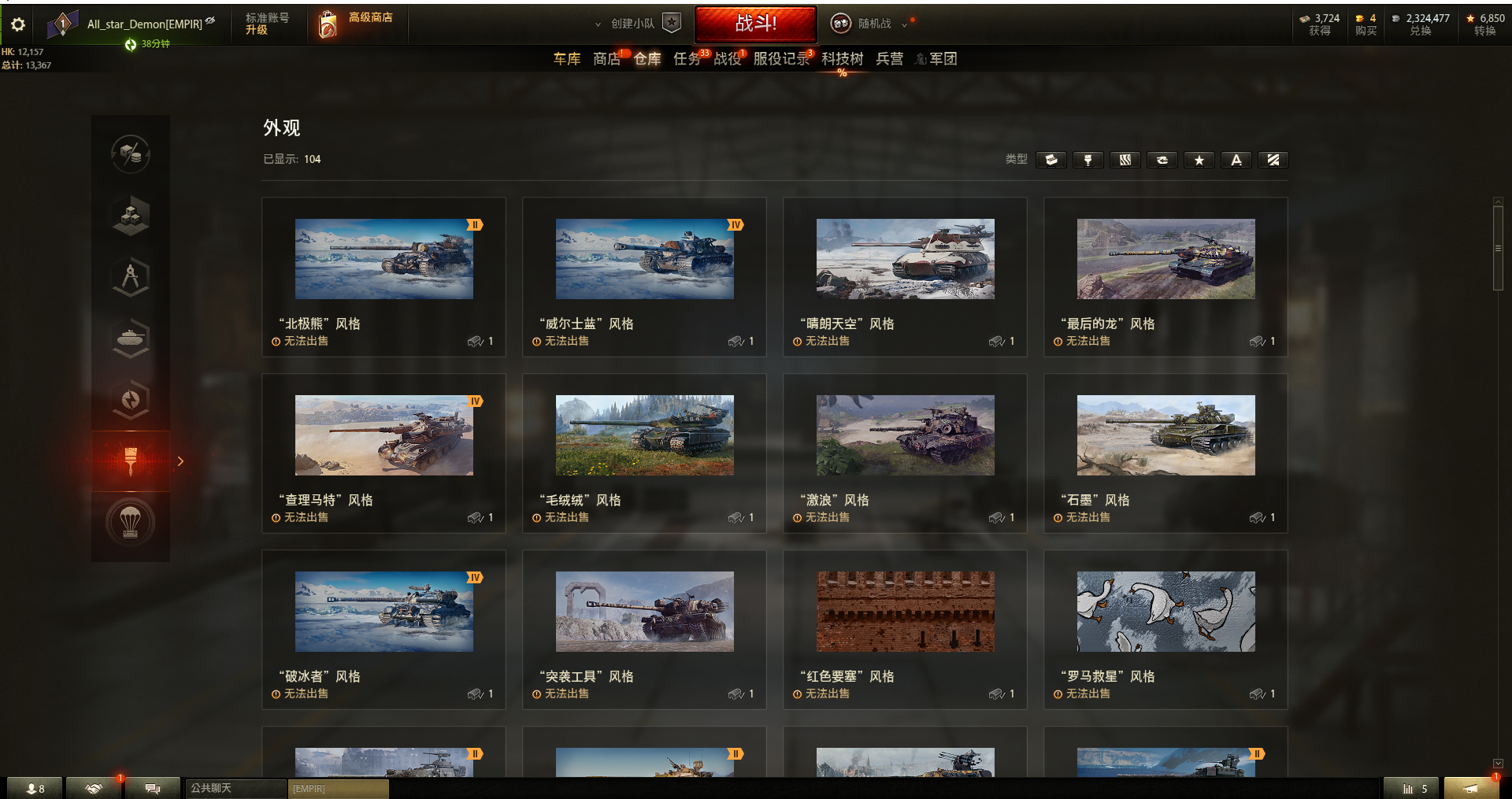The image size is (1512, 799).
Task: Open the brush appearance section in sidebar
Action: click(130, 461)
